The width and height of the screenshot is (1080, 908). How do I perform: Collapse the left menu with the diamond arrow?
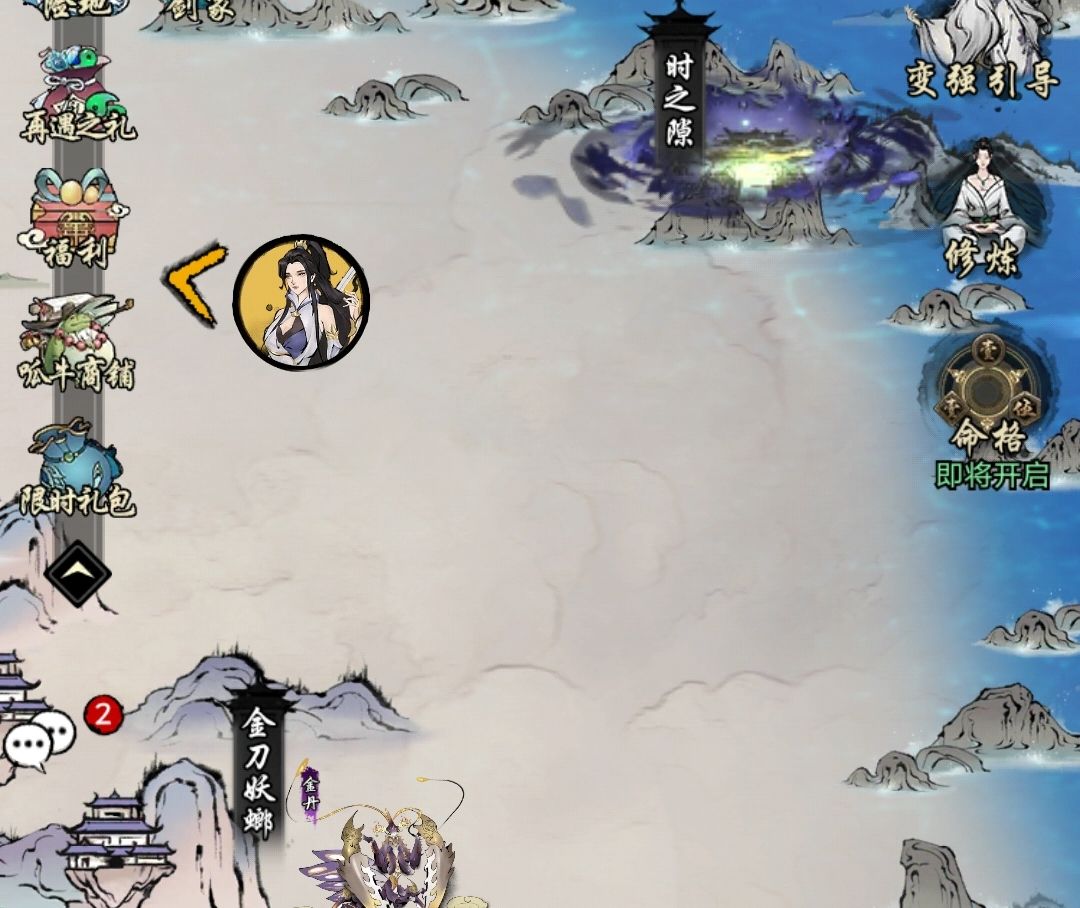pos(78,574)
